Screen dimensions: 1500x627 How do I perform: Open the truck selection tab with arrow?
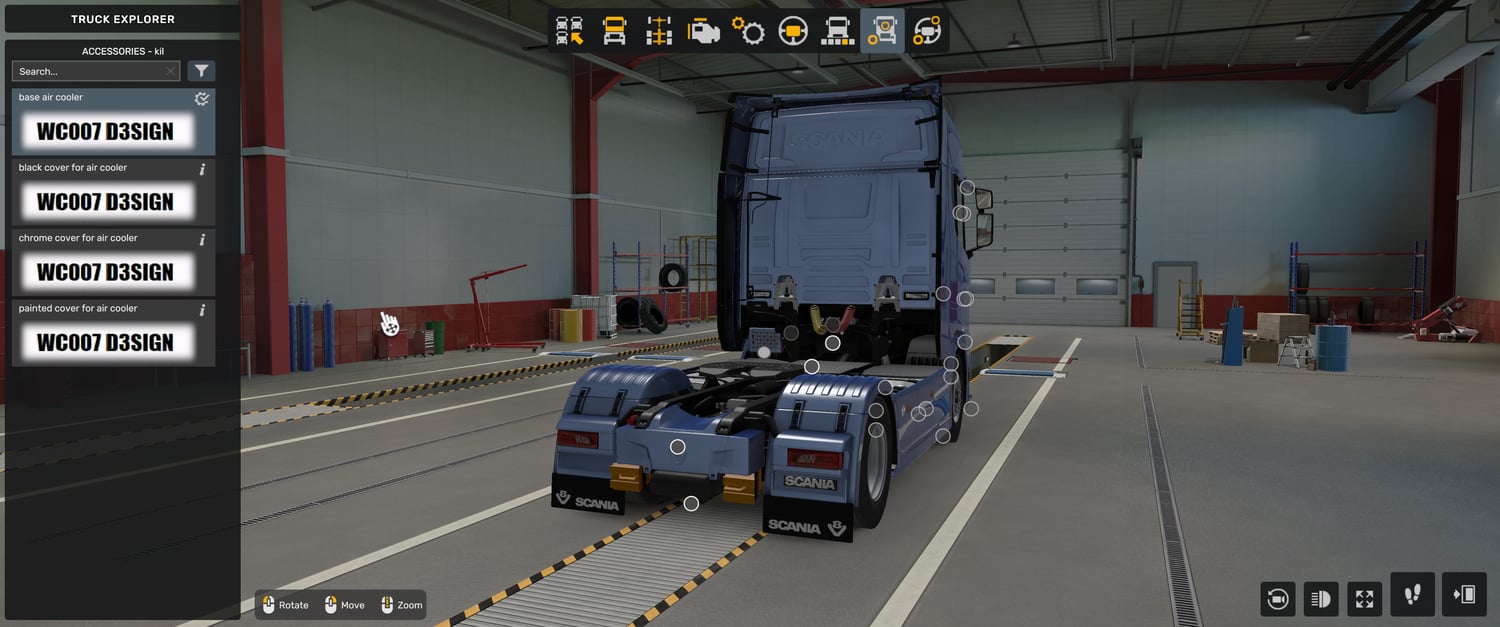click(570, 31)
